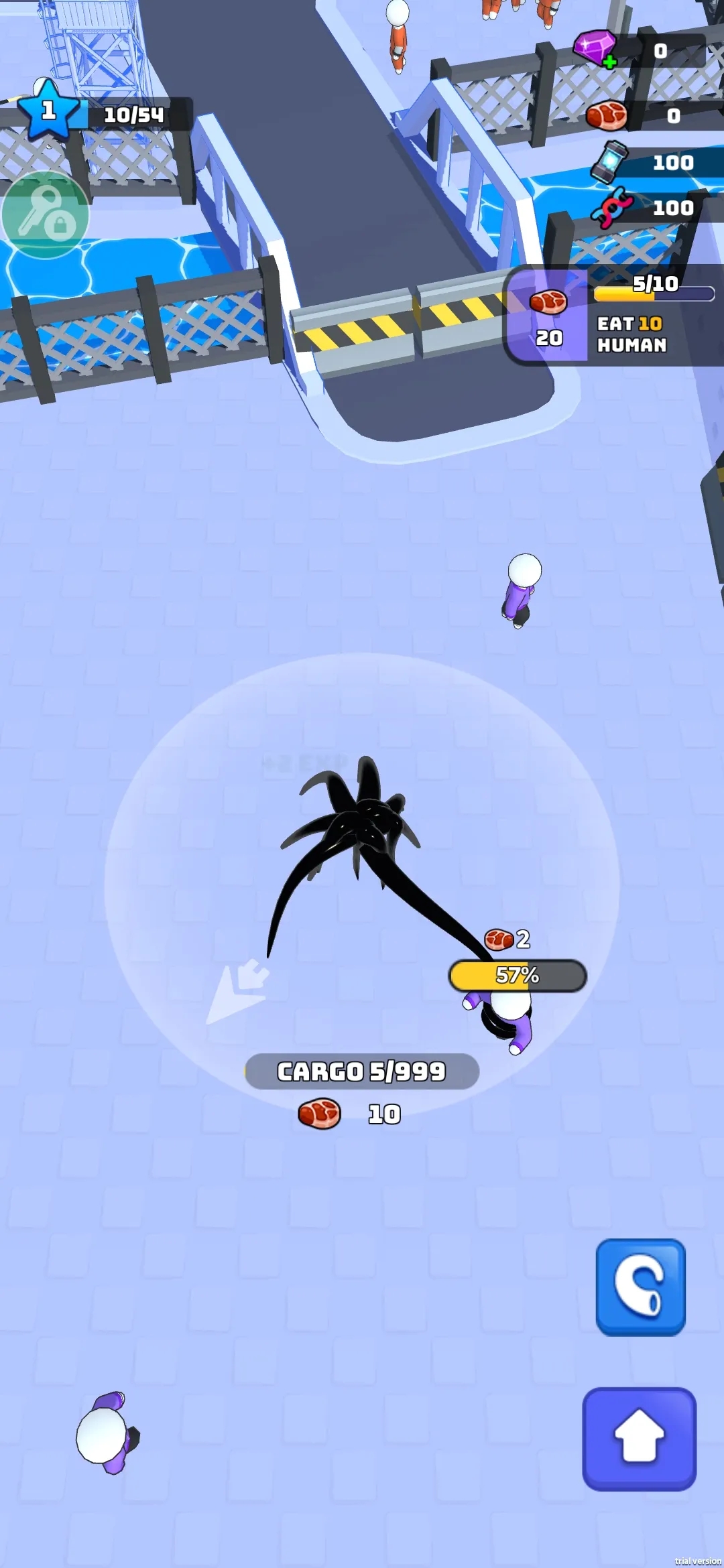Tap the green key and lock button

[45, 215]
